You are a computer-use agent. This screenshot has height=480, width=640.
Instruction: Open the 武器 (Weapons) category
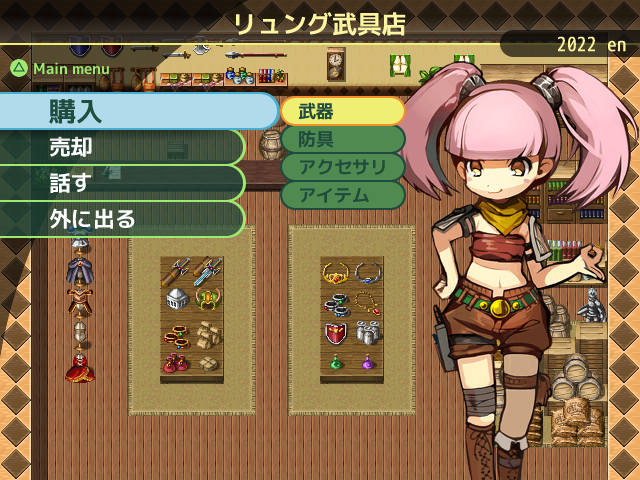tap(342, 111)
